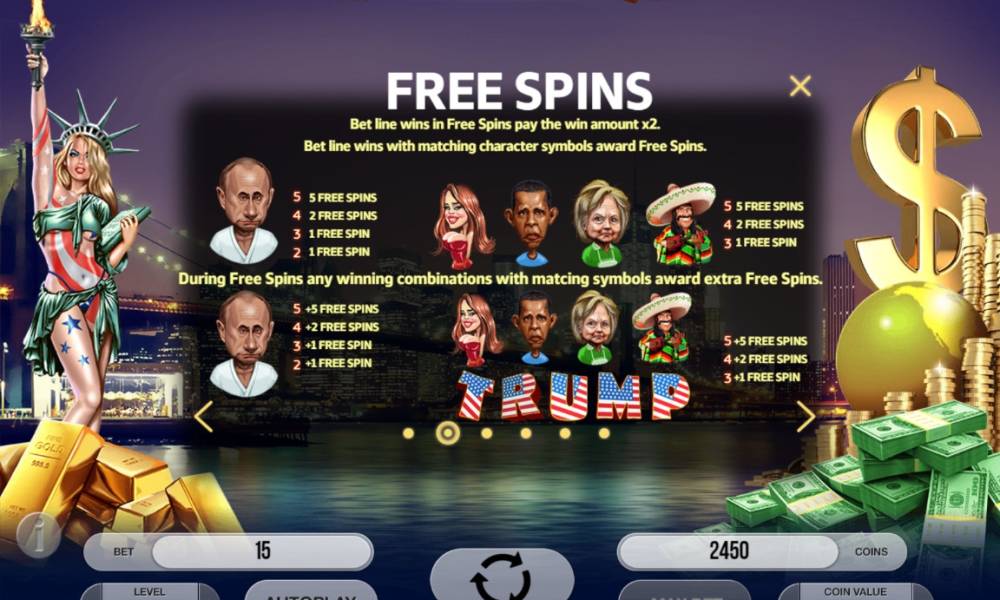Viewport: 1000px width, 600px height.
Task: Advance to the next paytable page
Action: tap(806, 416)
